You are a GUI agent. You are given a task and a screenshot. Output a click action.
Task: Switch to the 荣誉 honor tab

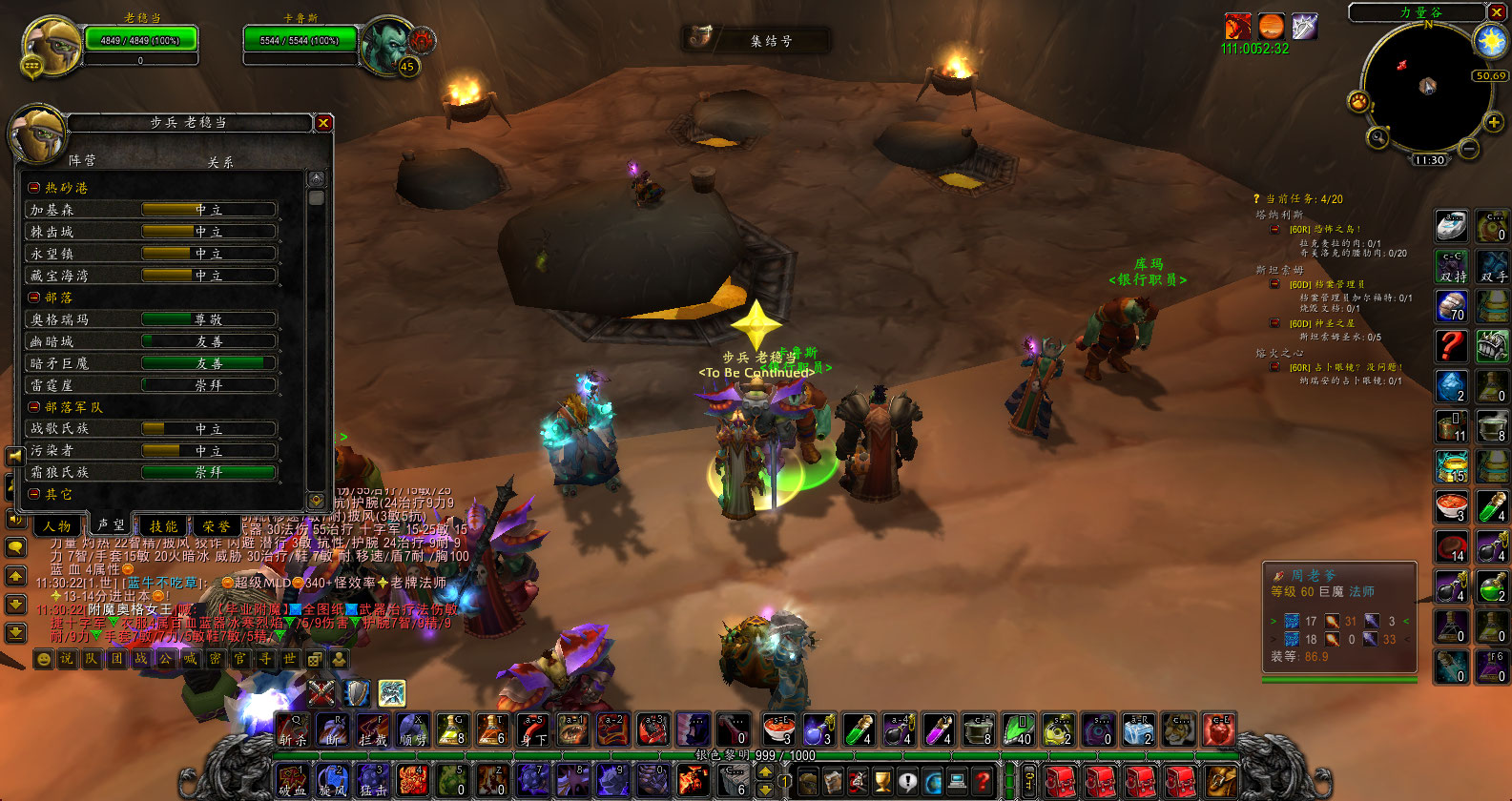tap(216, 525)
